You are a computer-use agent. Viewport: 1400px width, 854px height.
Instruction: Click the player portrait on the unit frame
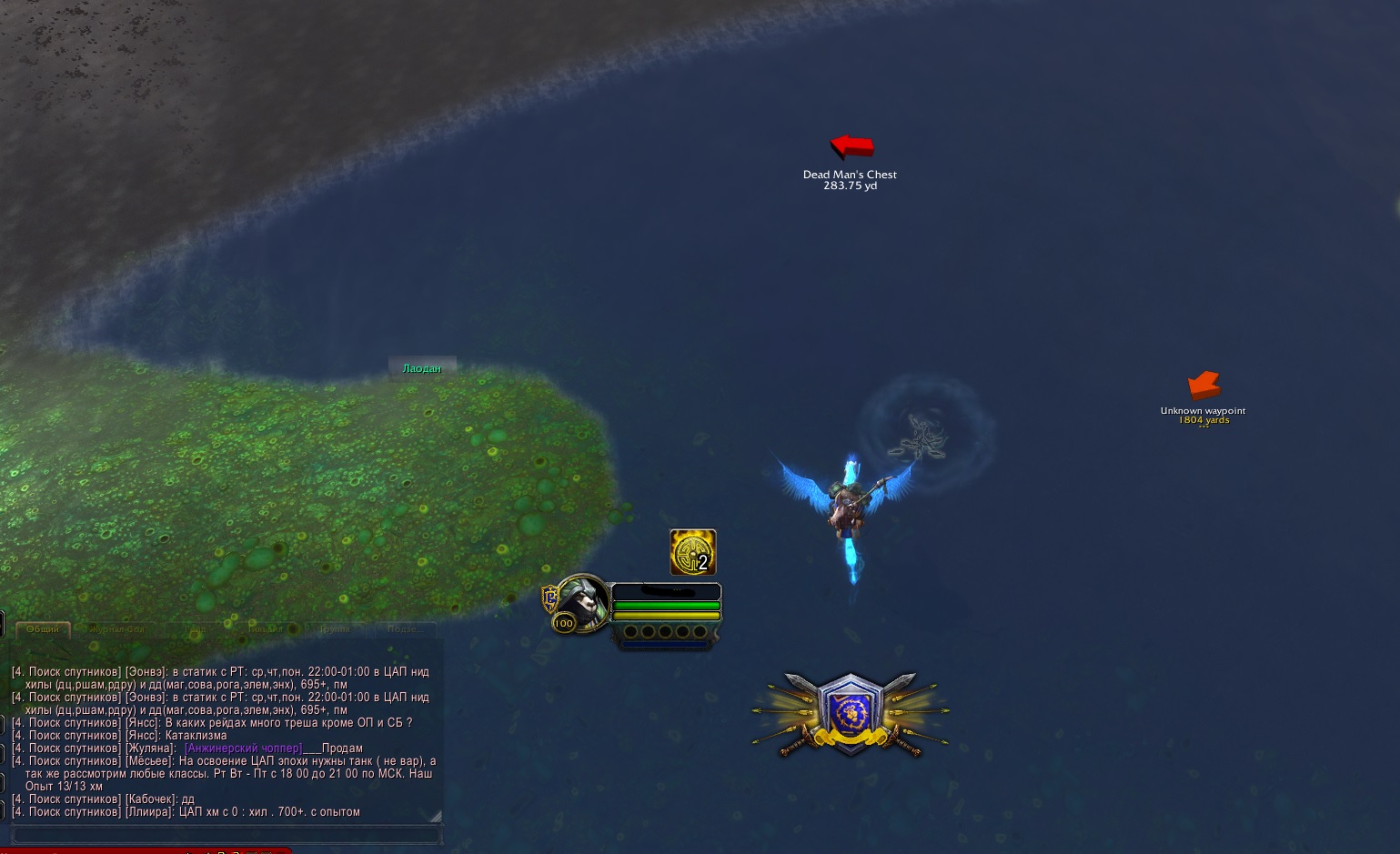pos(580,602)
